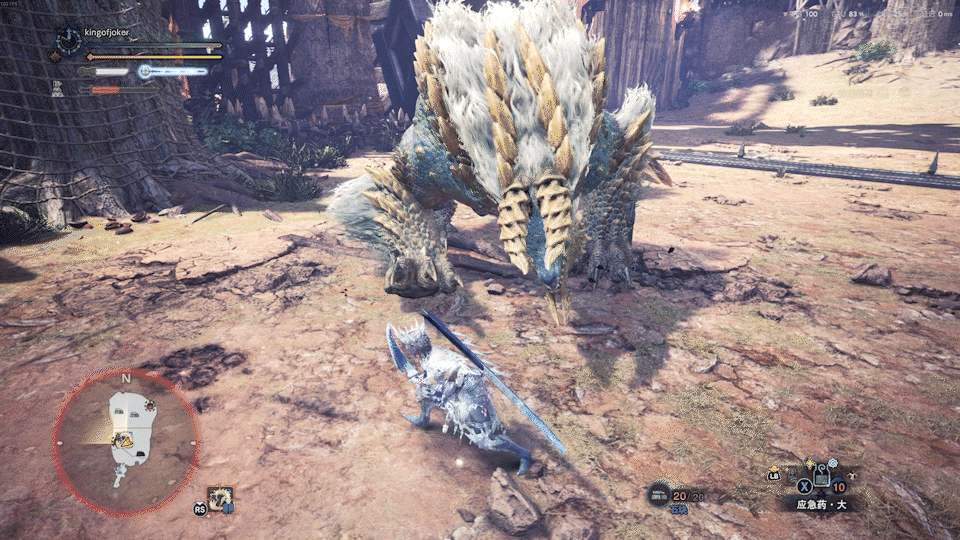
Task: Select the monster target icon beside the minimap
Action: pos(220,496)
